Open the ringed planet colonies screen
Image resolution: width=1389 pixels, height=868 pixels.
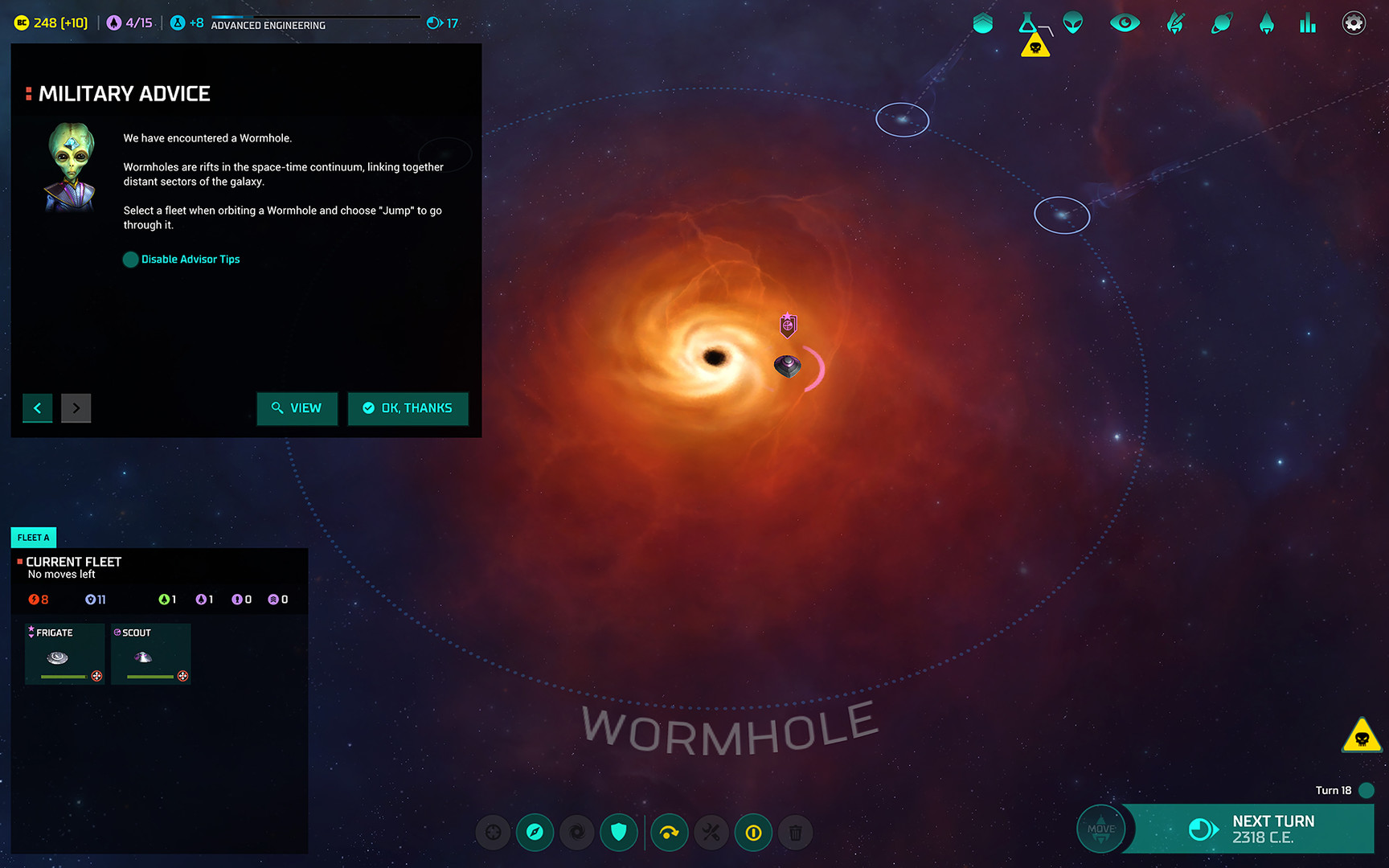(1221, 23)
